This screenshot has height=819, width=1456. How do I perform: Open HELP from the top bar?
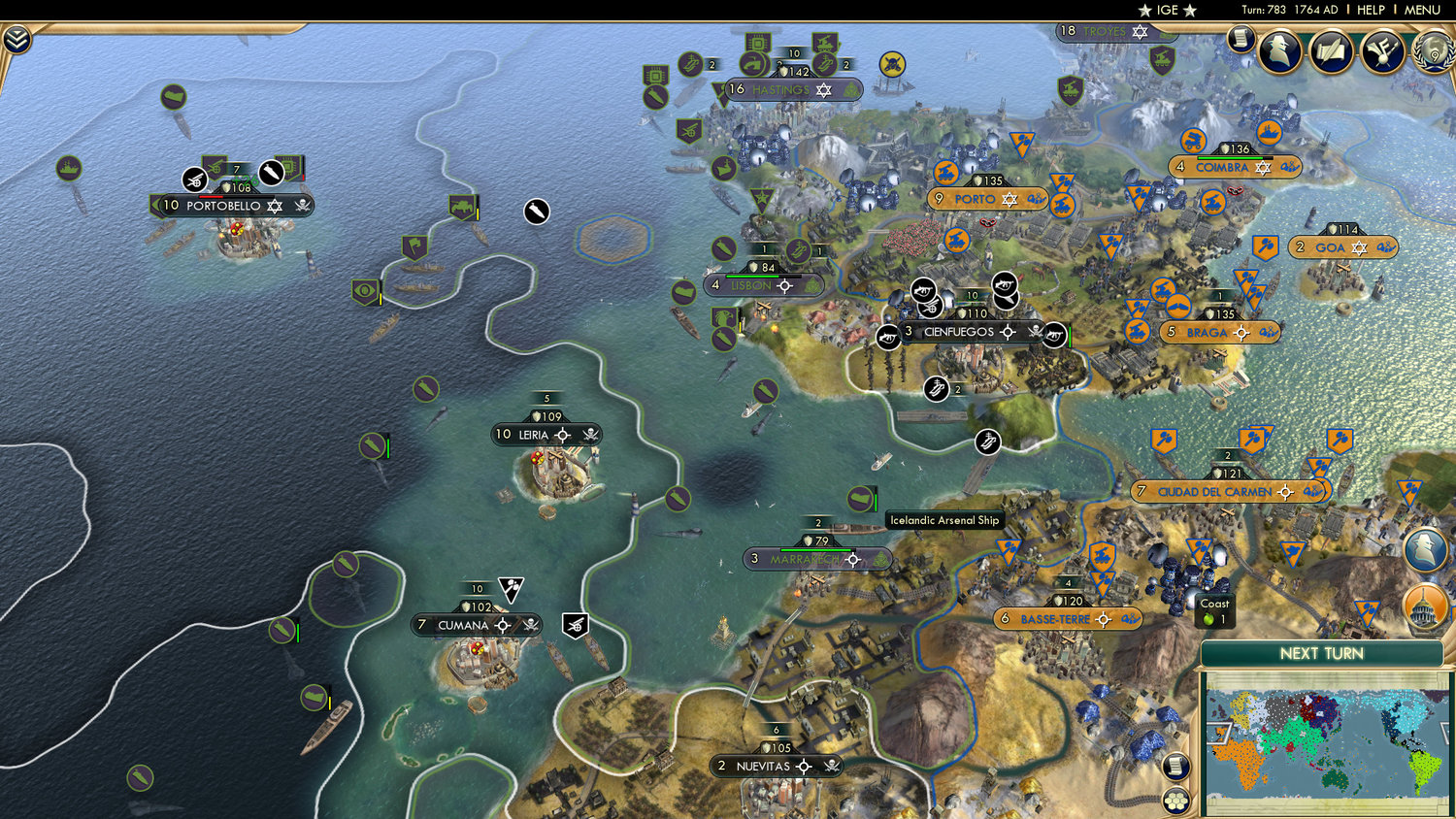click(x=1372, y=11)
